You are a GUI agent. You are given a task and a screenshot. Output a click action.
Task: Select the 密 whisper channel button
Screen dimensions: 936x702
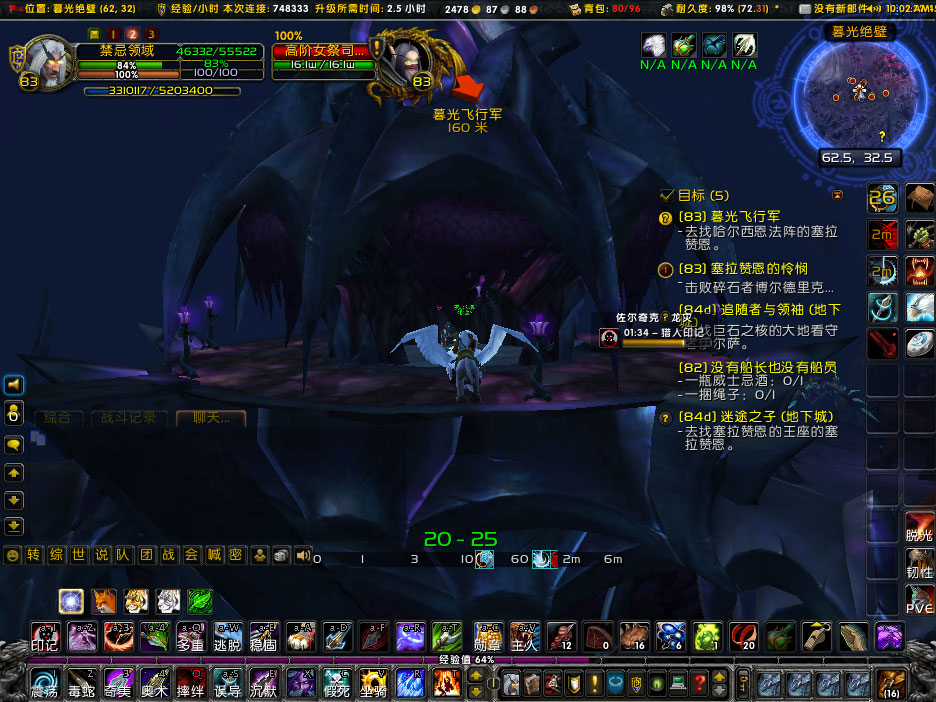(x=235, y=555)
